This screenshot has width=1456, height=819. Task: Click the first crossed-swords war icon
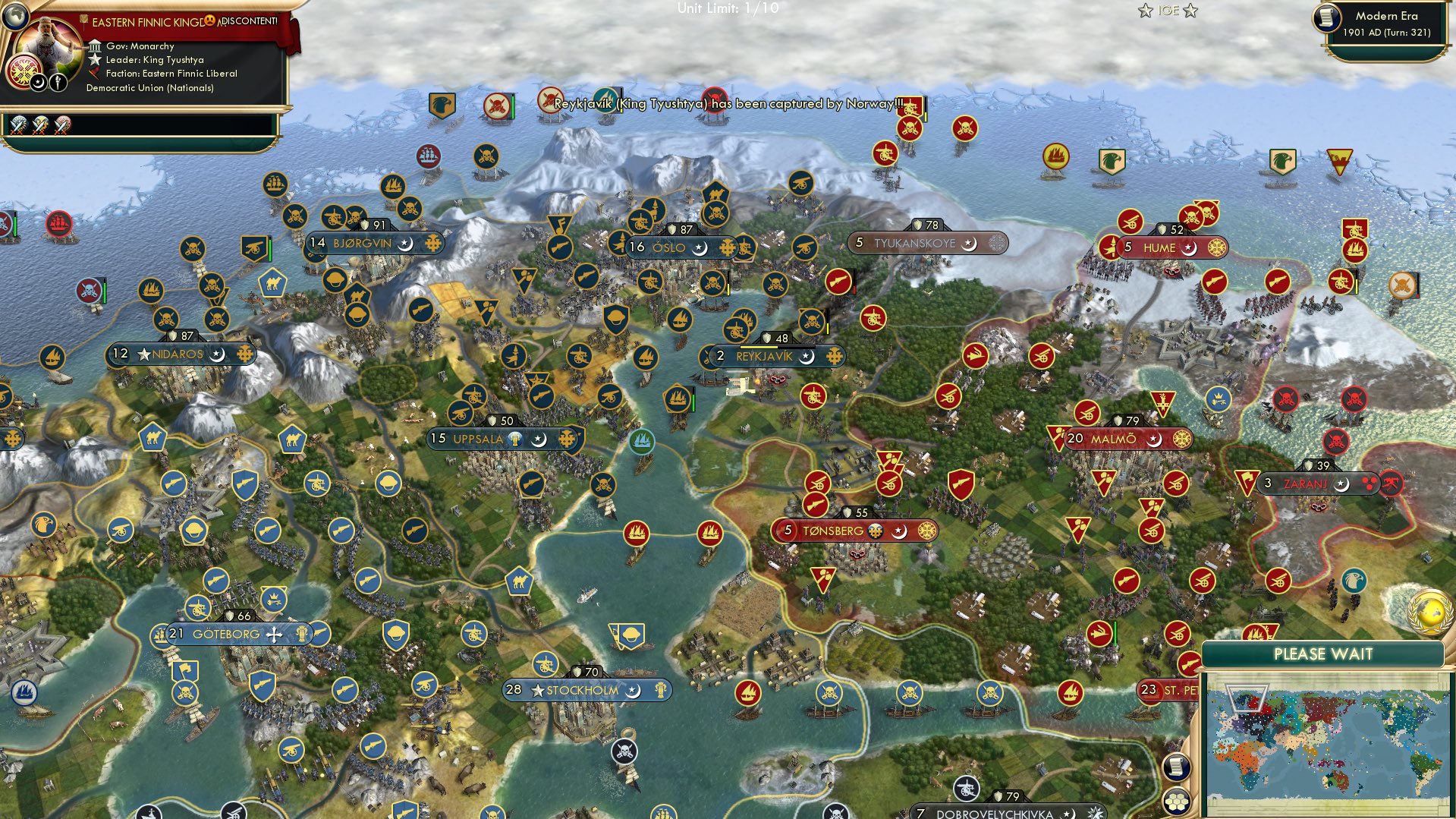(17, 125)
